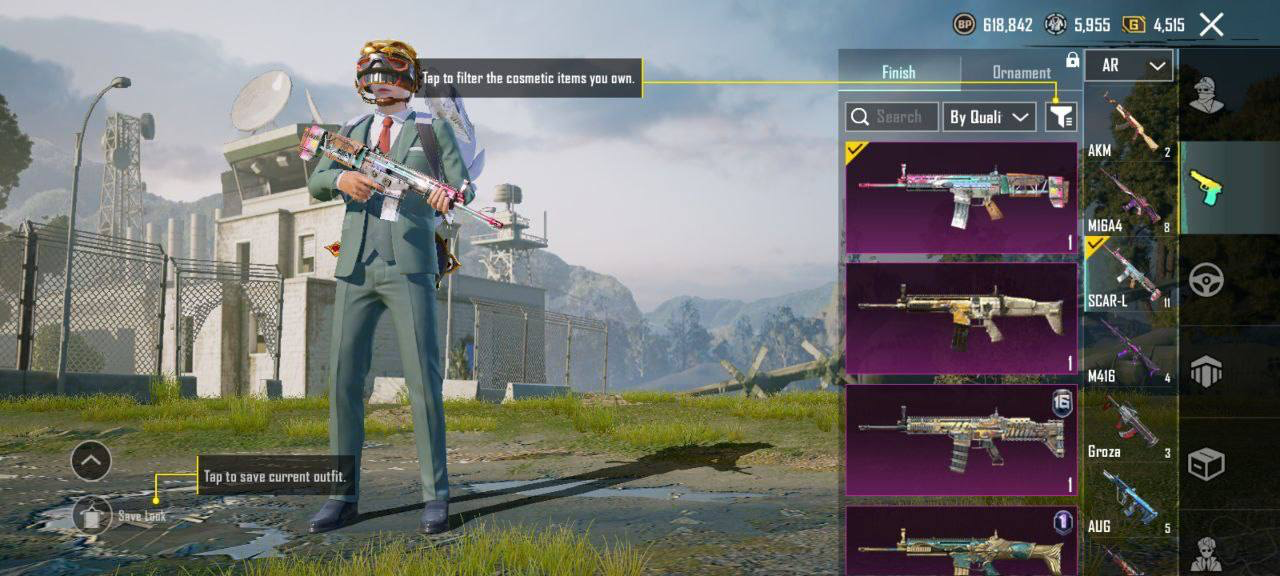Open the crate box category

tap(1207, 464)
